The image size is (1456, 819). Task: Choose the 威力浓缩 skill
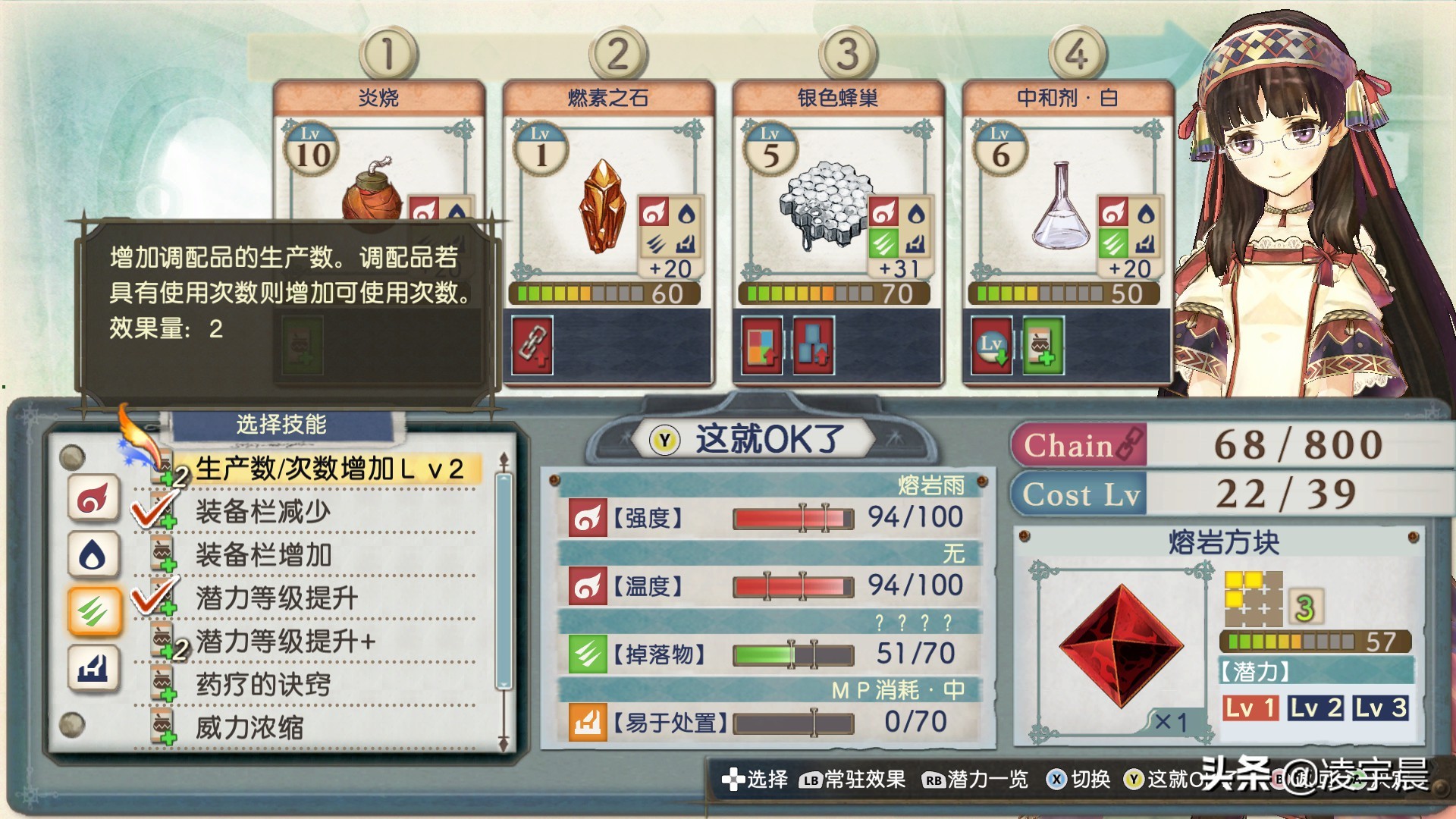[249, 728]
